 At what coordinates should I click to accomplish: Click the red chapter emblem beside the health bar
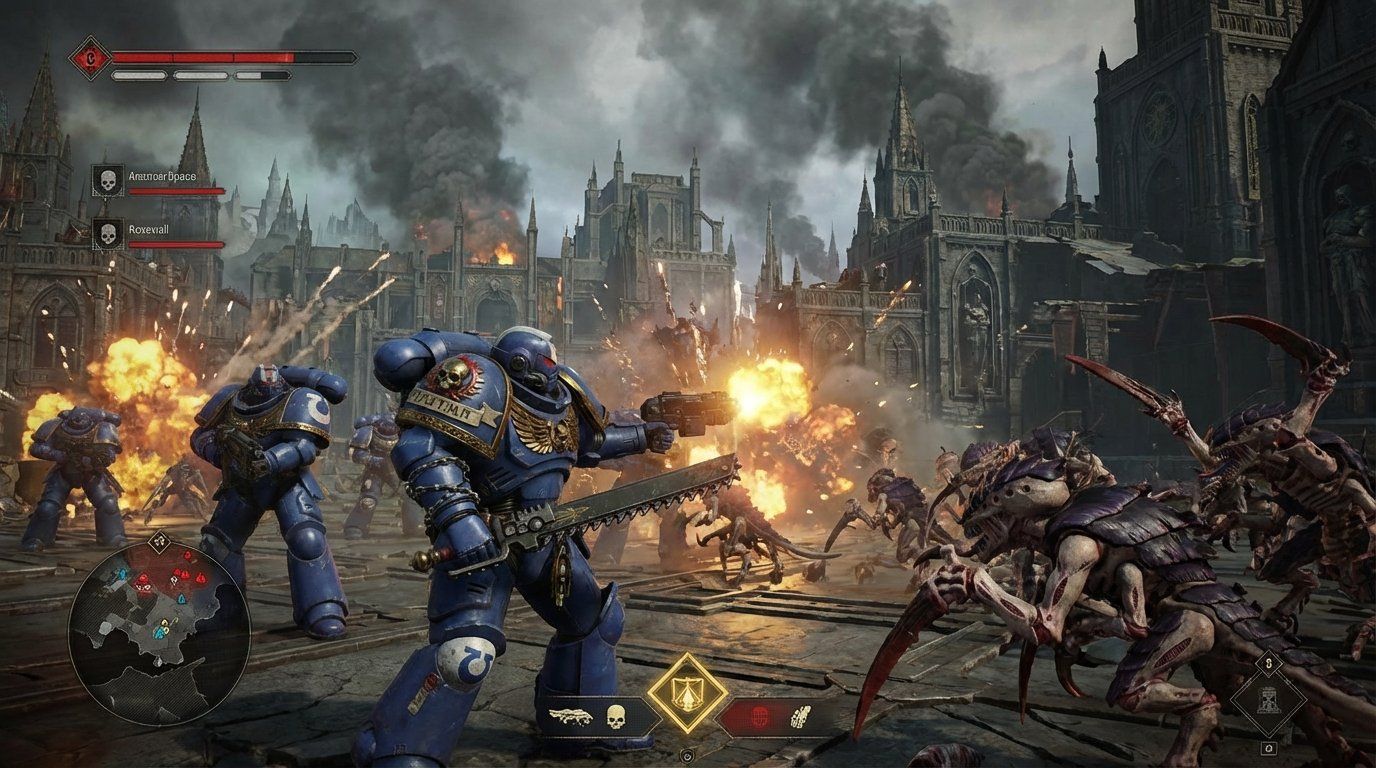90,58
